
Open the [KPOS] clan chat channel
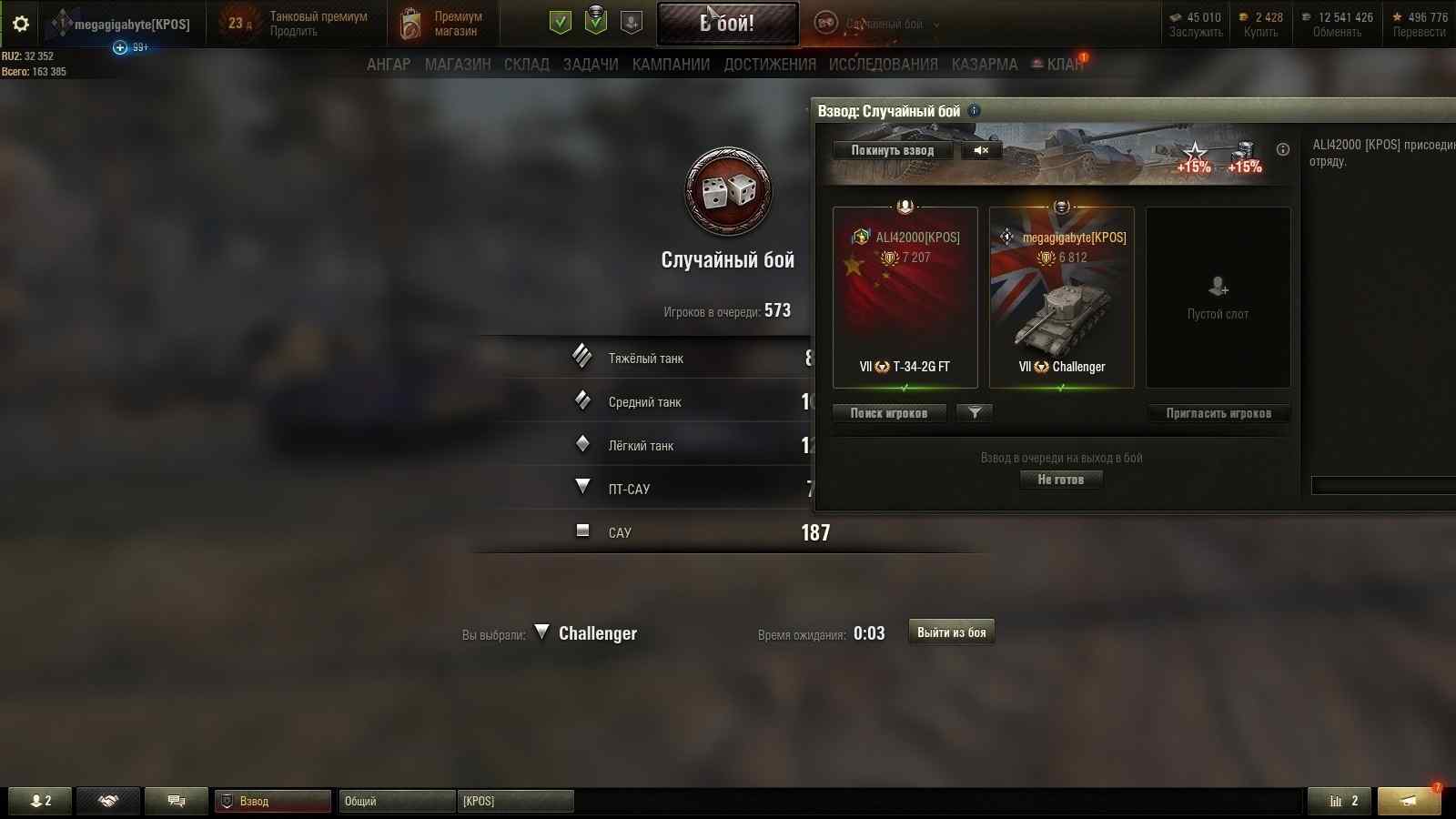(514, 801)
